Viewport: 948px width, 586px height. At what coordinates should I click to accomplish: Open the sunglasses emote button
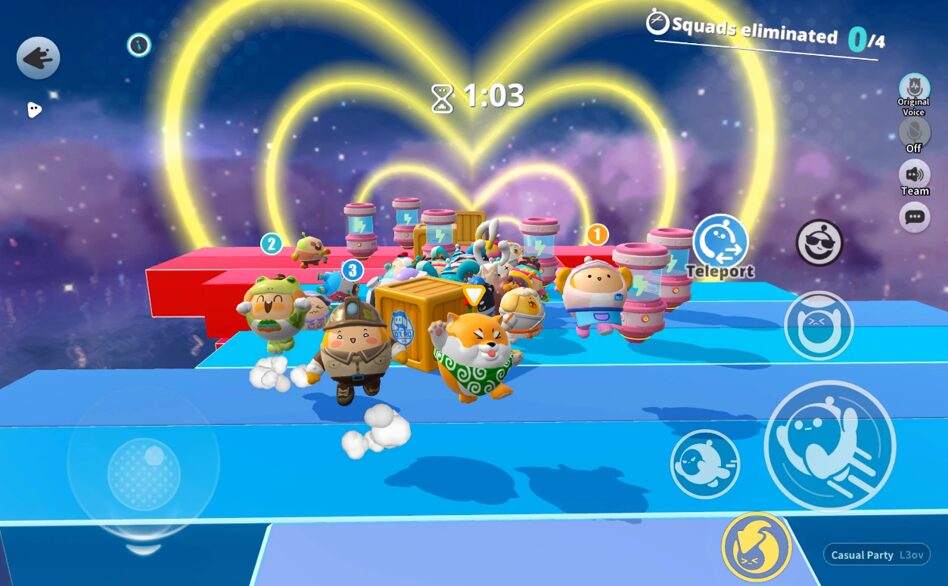tap(819, 242)
